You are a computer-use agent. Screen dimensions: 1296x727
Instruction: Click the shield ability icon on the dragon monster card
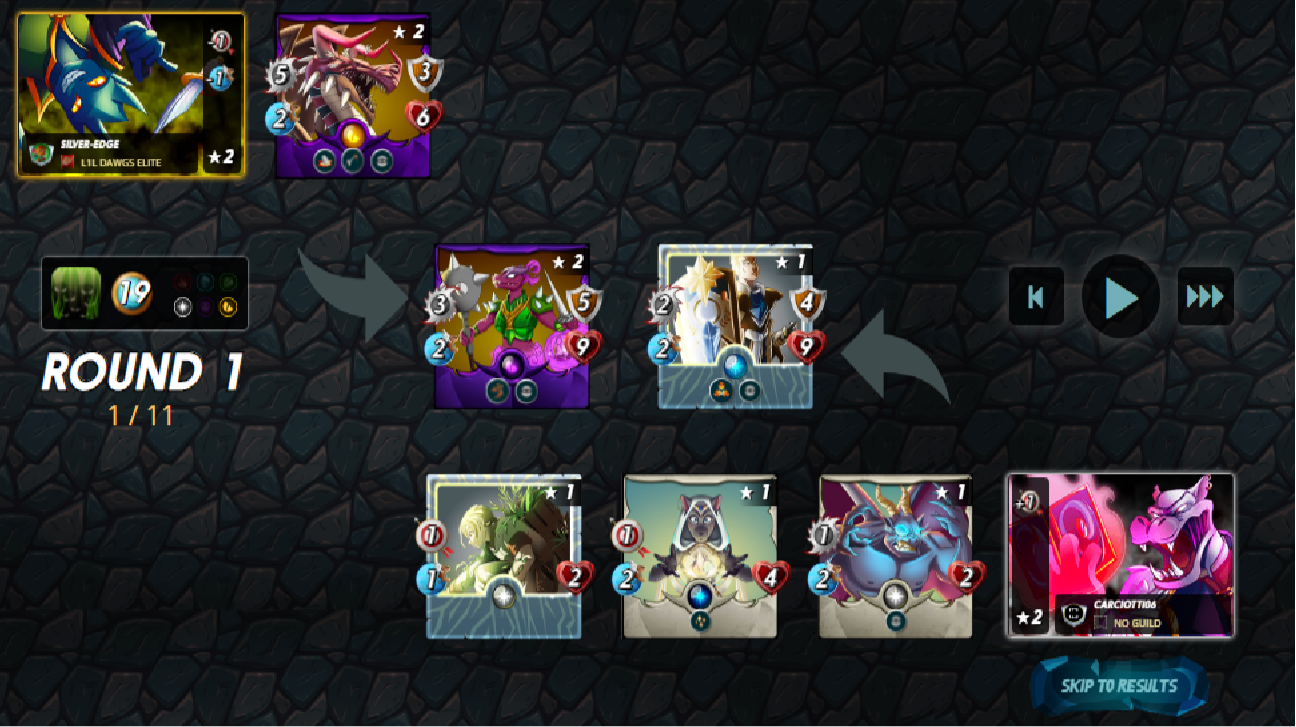[x=381, y=160]
